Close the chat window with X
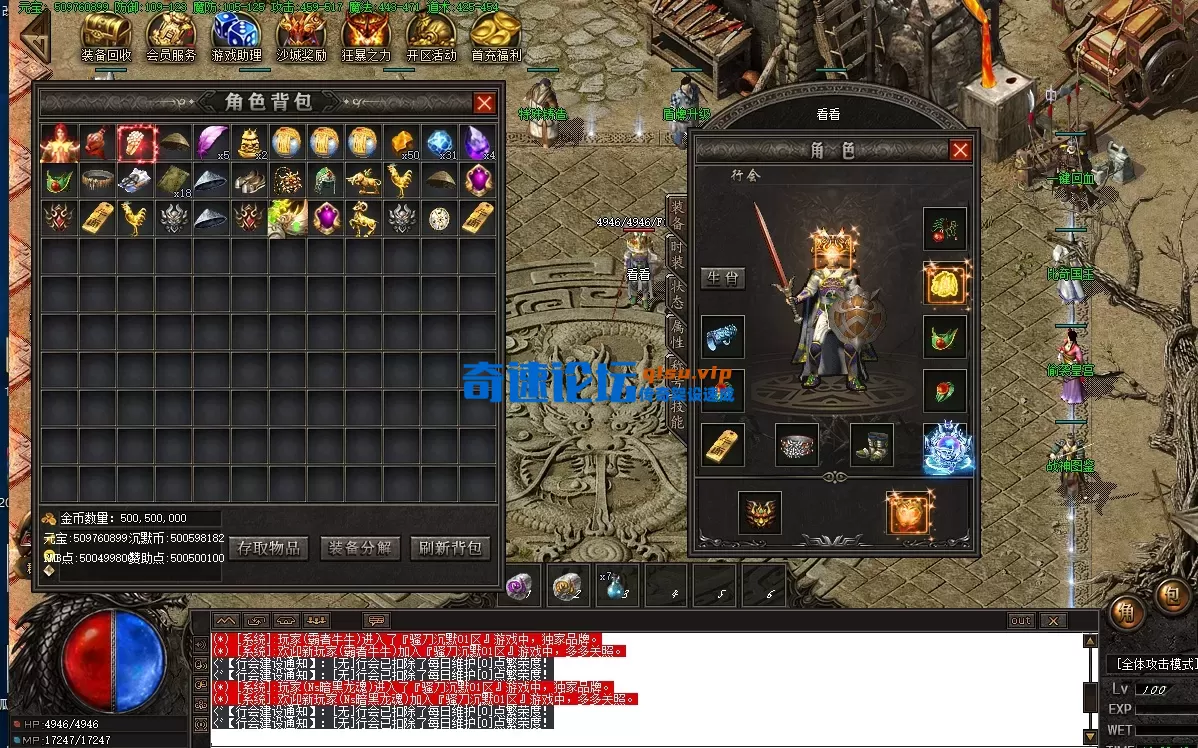The height and width of the screenshot is (748, 1198). pyautogui.click(x=1052, y=621)
